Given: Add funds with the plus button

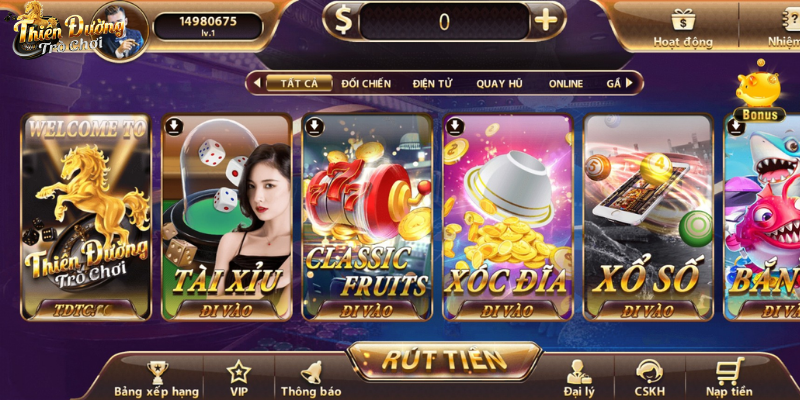Looking at the screenshot, I should (x=545, y=21).
